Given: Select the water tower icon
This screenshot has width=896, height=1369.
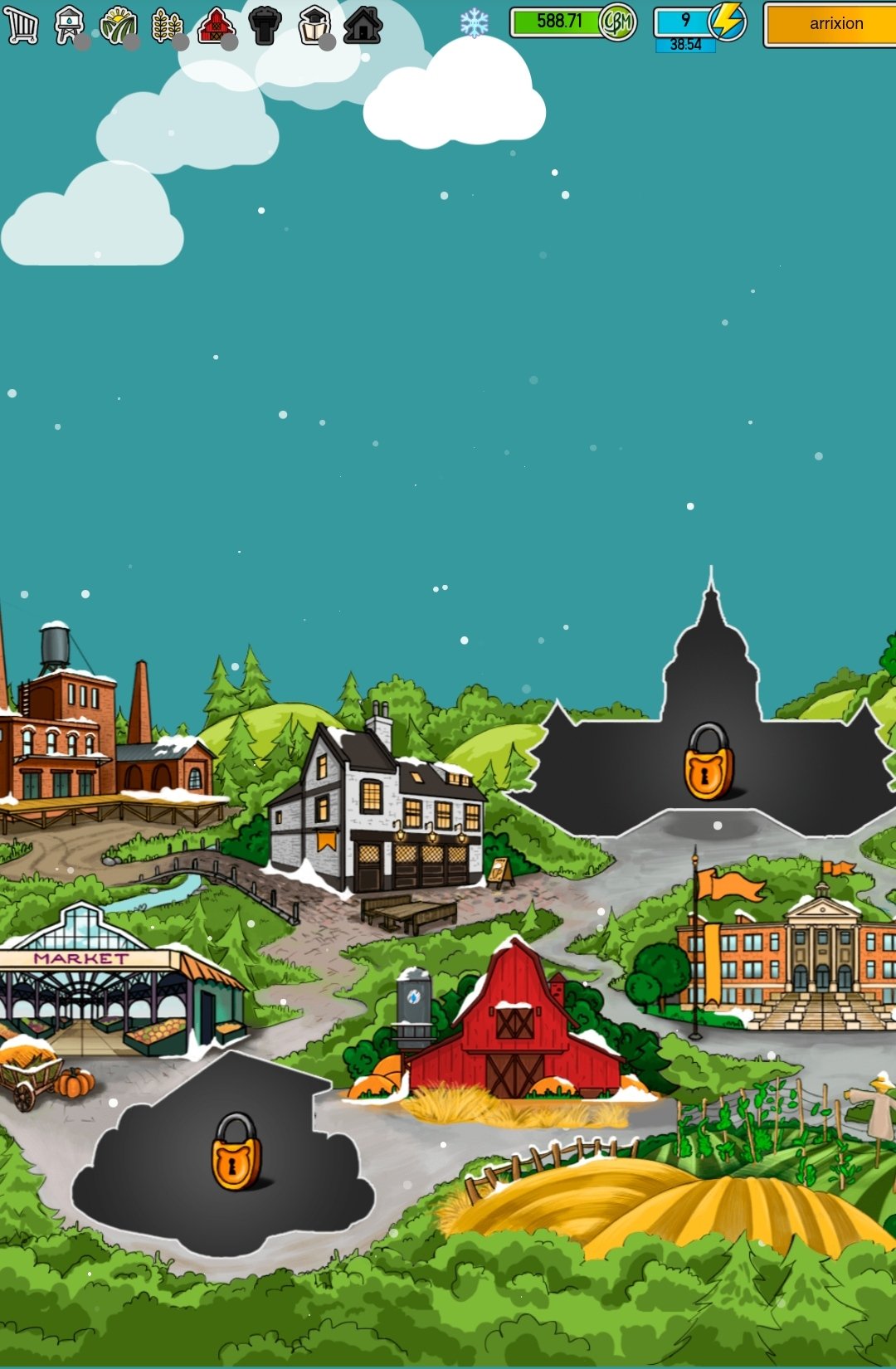Looking at the screenshot, I should coord(70,25).
